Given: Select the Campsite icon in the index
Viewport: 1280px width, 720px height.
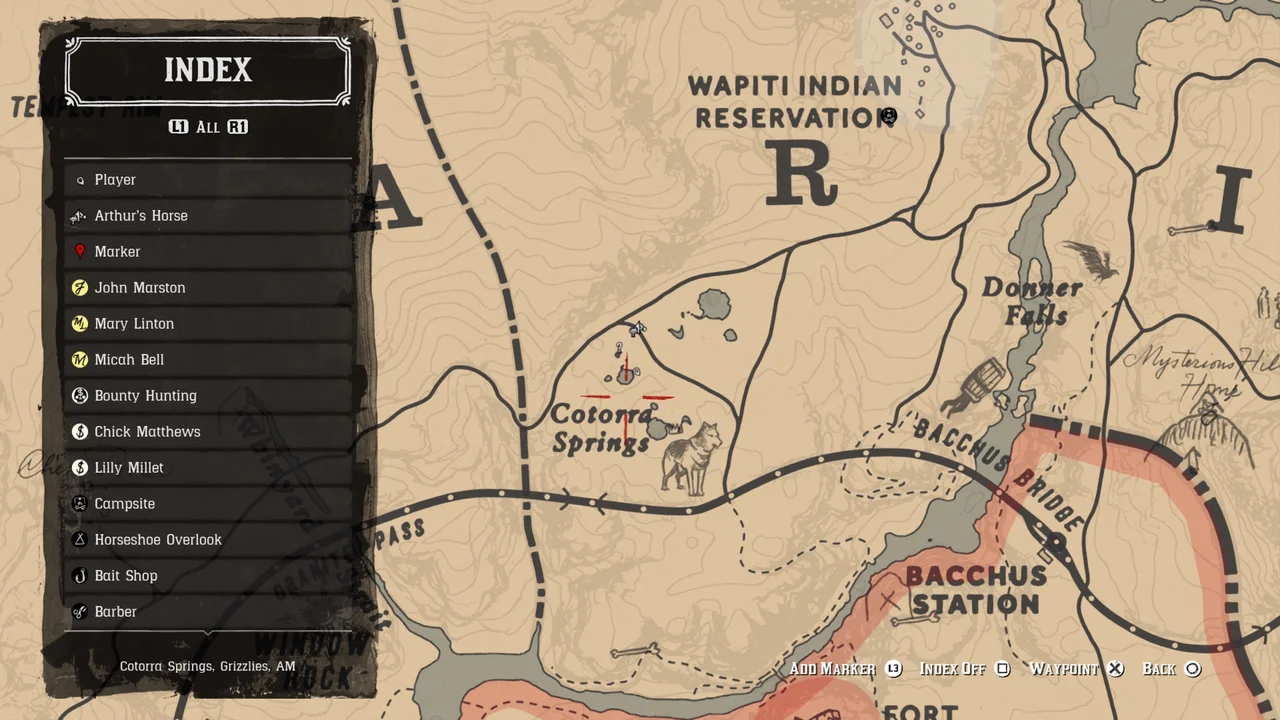Looking at the screenshot, I should pos(80,503).
